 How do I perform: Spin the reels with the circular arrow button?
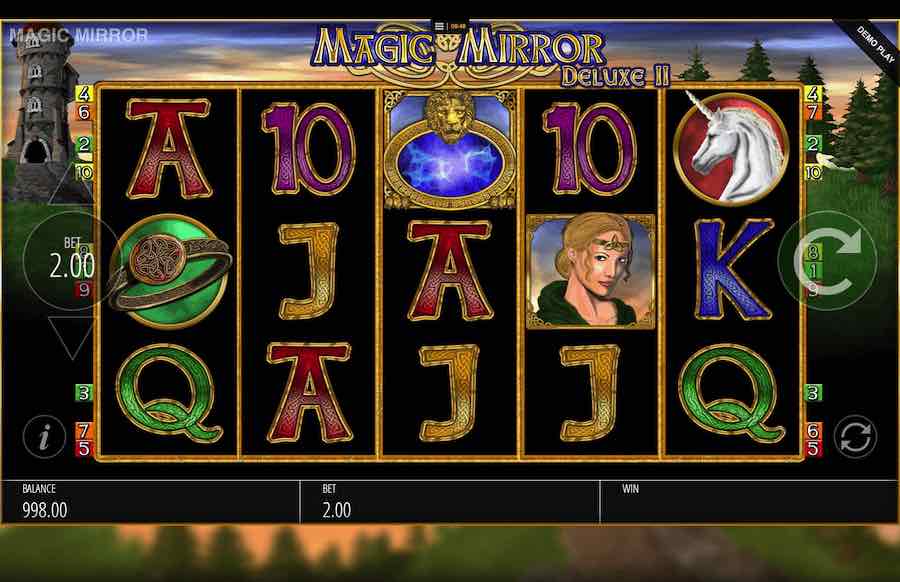[826, 262]
